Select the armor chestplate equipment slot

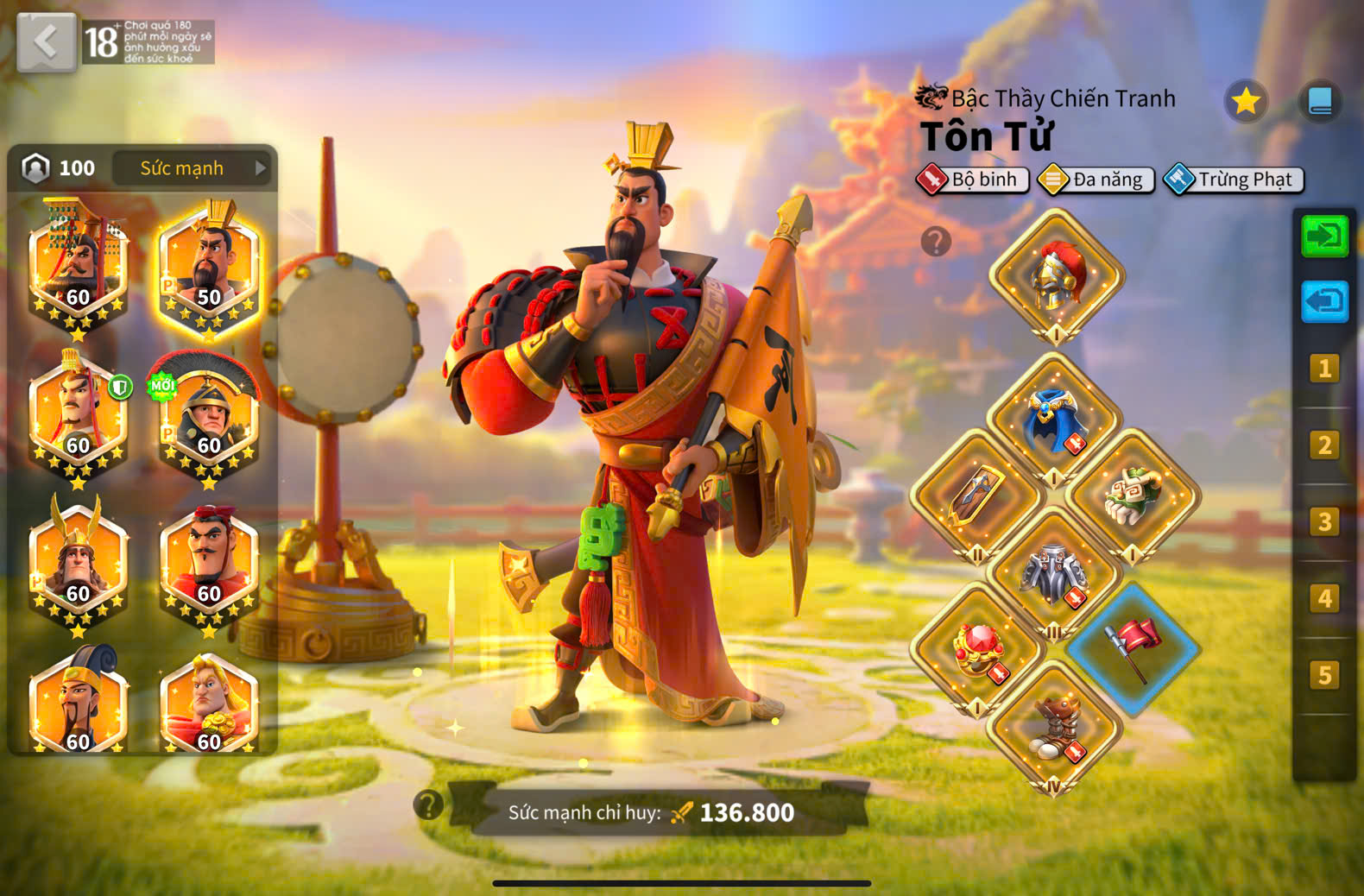(x=1055, y=570)
